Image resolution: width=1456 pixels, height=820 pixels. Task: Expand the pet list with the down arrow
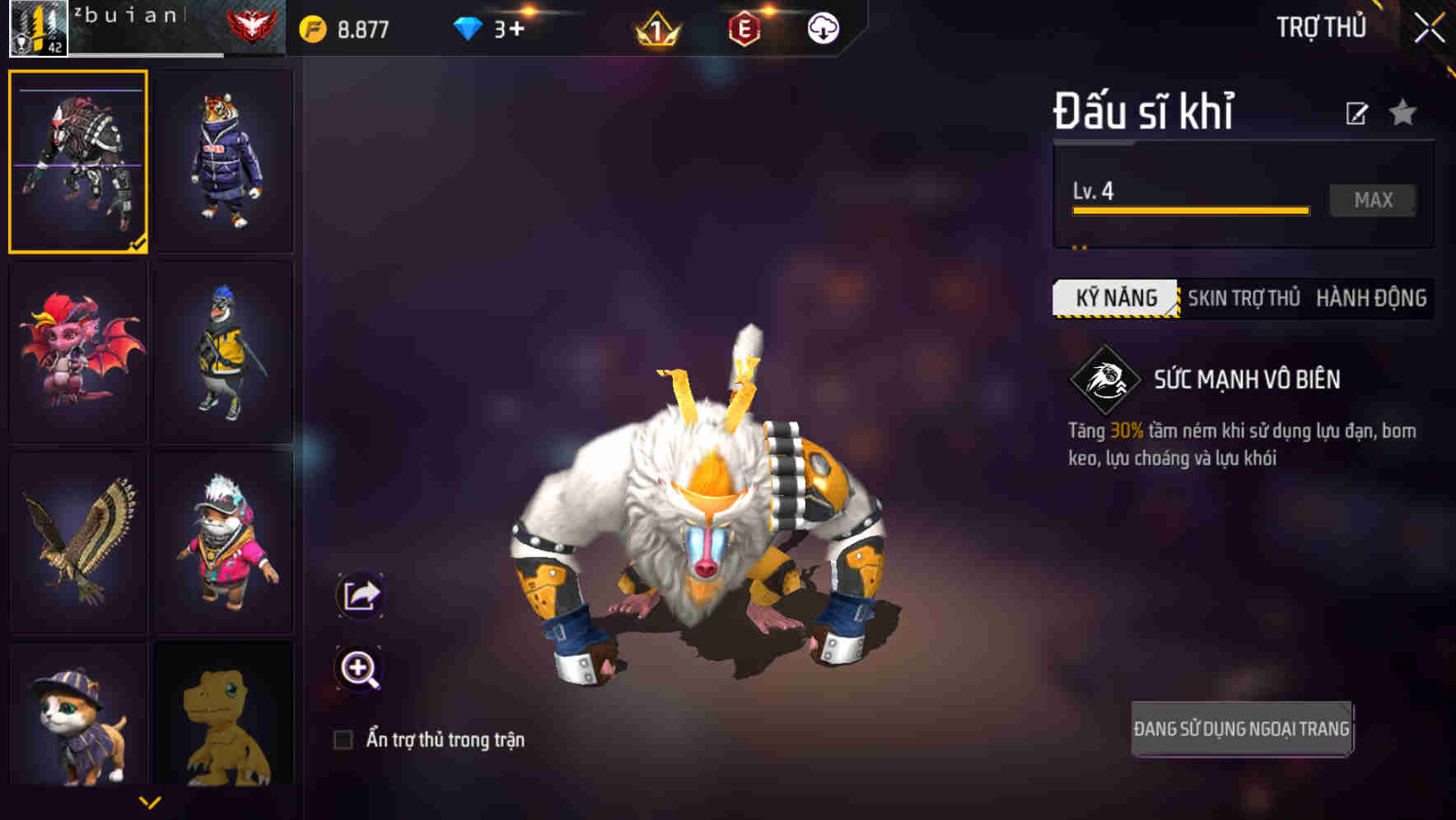pyautogui.click(x=151, y=800)
